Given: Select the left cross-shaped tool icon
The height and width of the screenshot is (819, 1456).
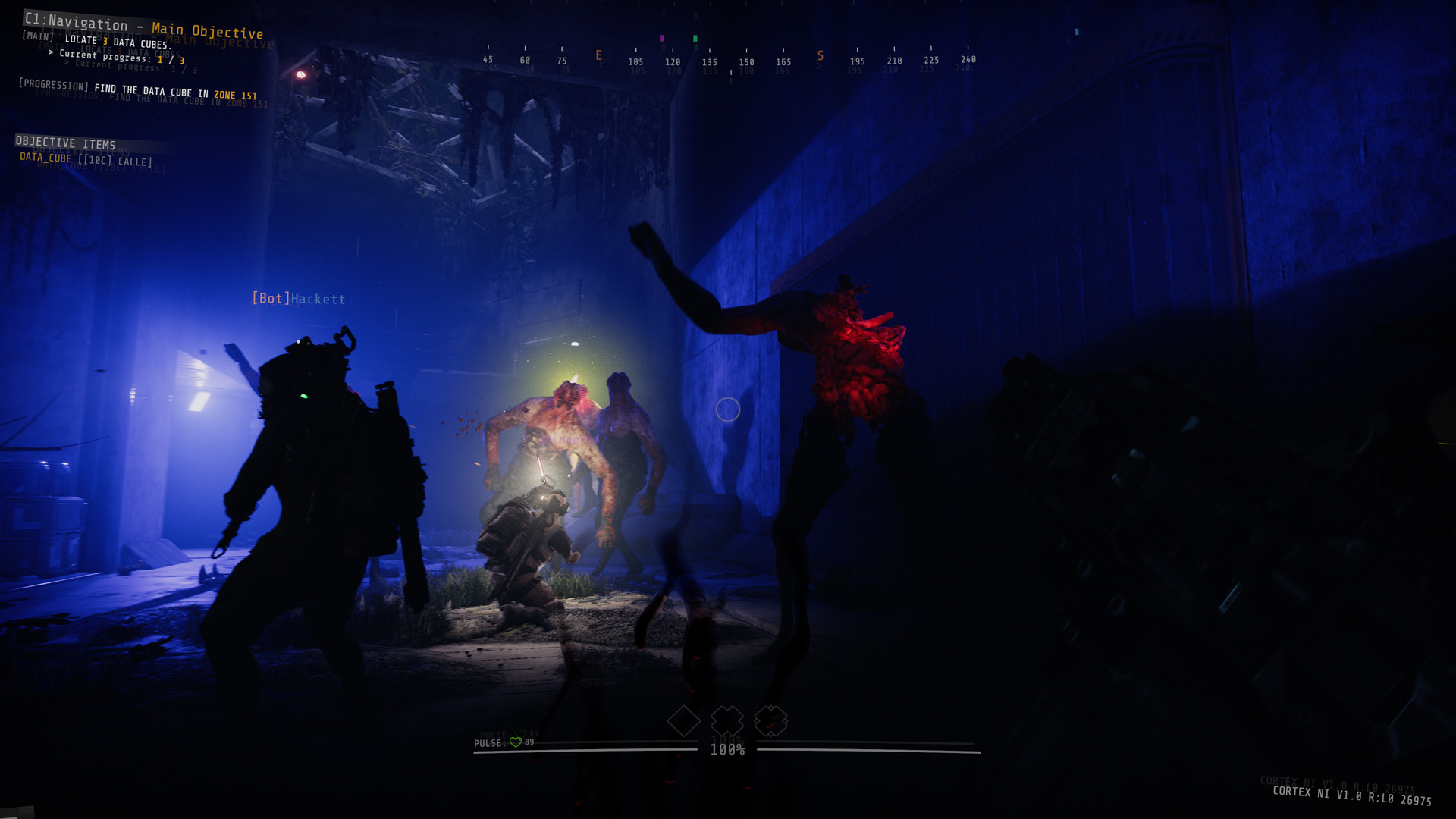Looking at the screenshot, I should (x=726, y=721).
